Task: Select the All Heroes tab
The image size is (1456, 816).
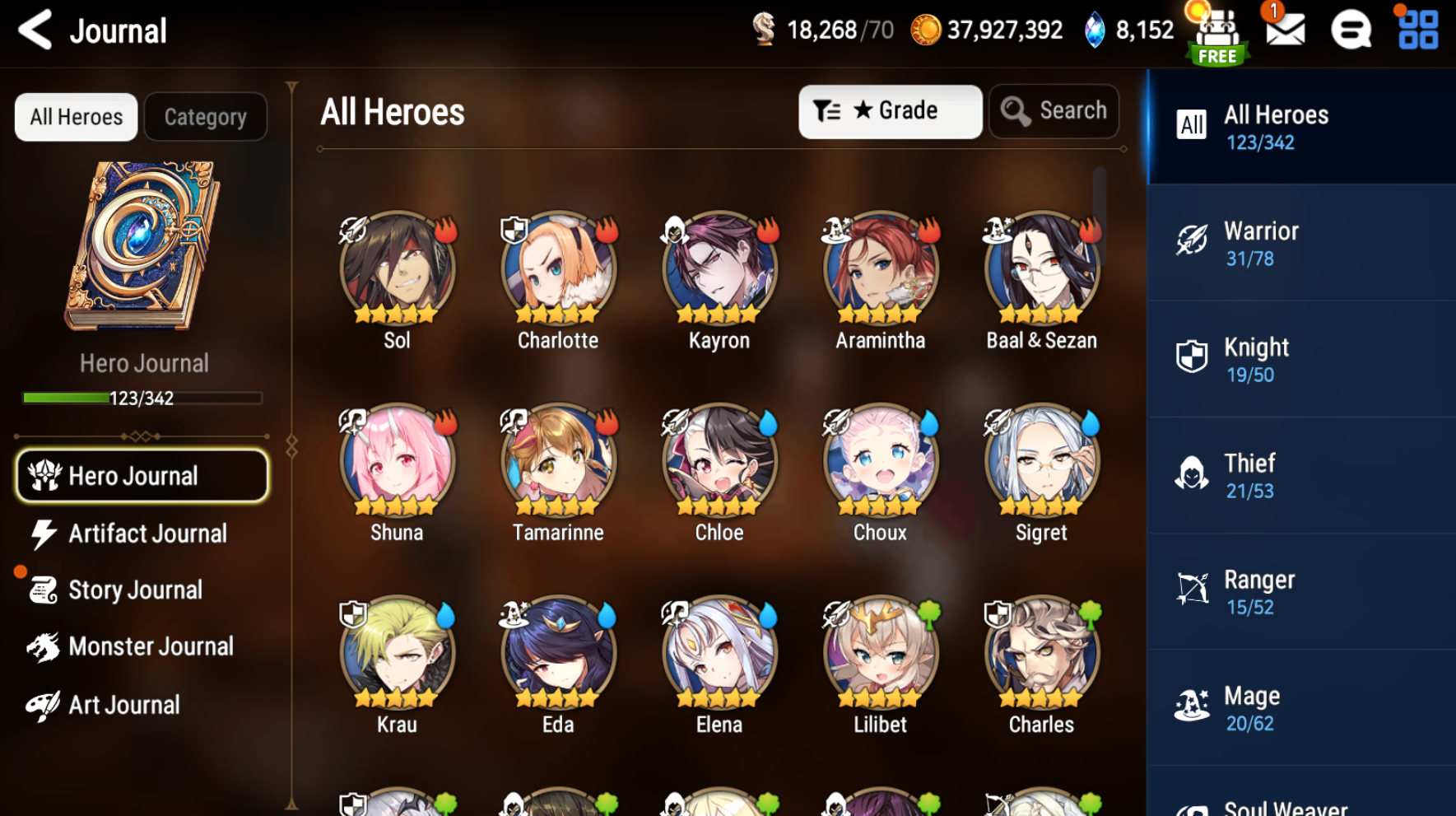Action: pos(76,117)
